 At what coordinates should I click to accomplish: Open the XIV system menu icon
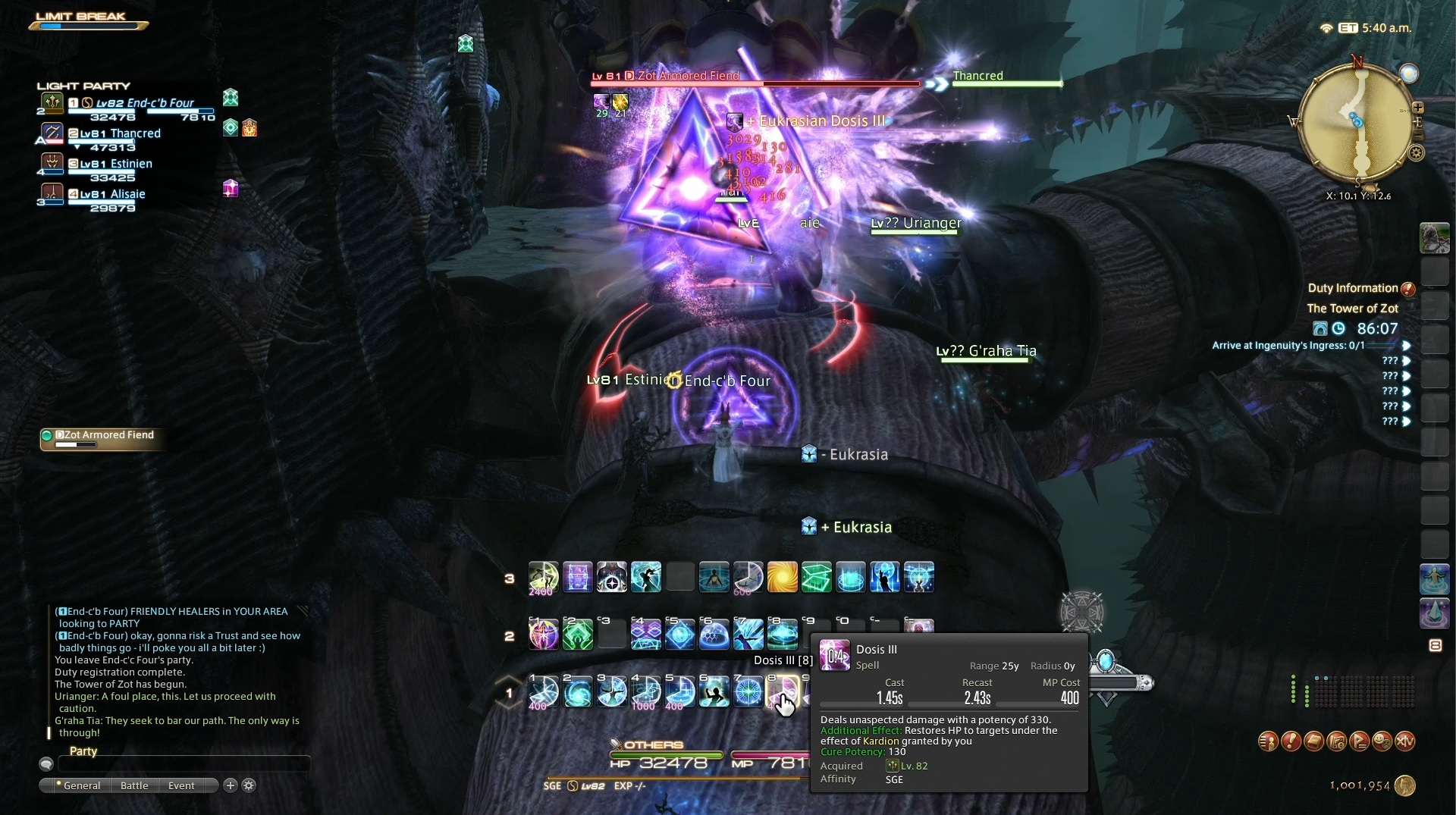click(1406, 741)
